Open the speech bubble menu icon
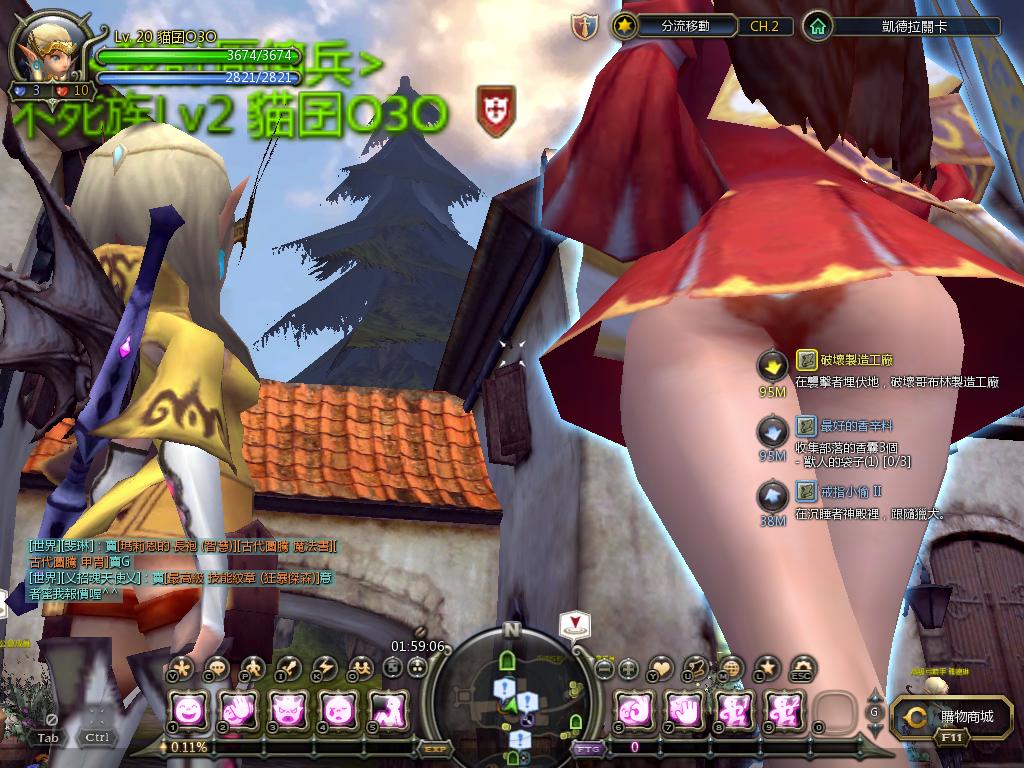This screenshot has height=768, width=1024. [x=217, y=668]
